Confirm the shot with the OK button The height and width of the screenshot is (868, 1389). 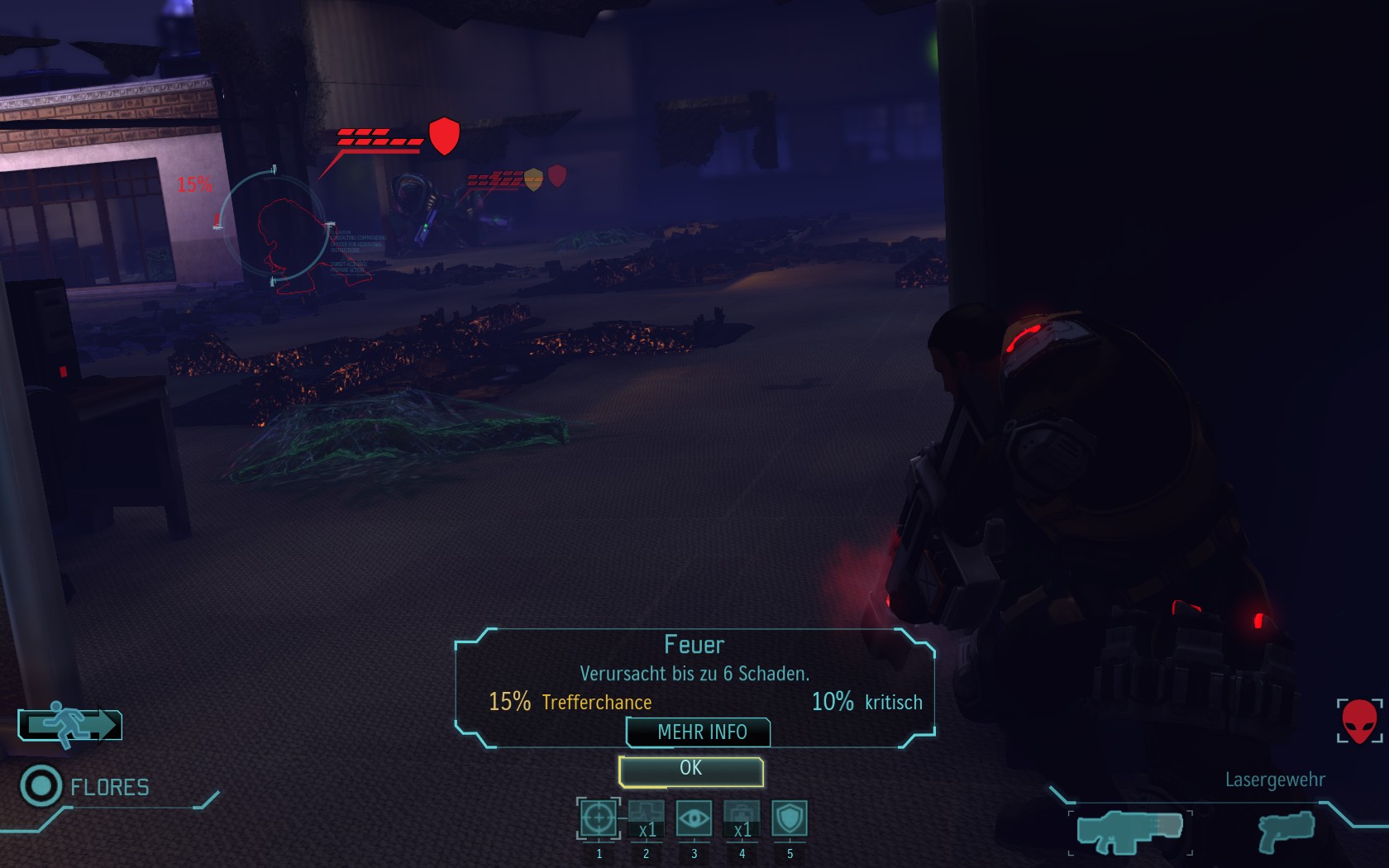(690, 770)
